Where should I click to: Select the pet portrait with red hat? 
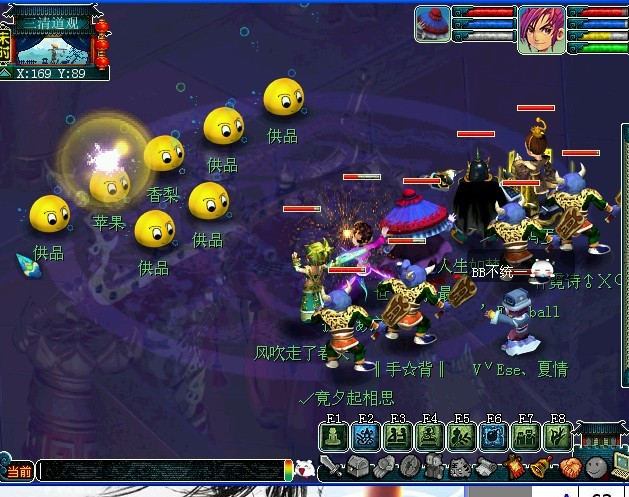point(433,24)
